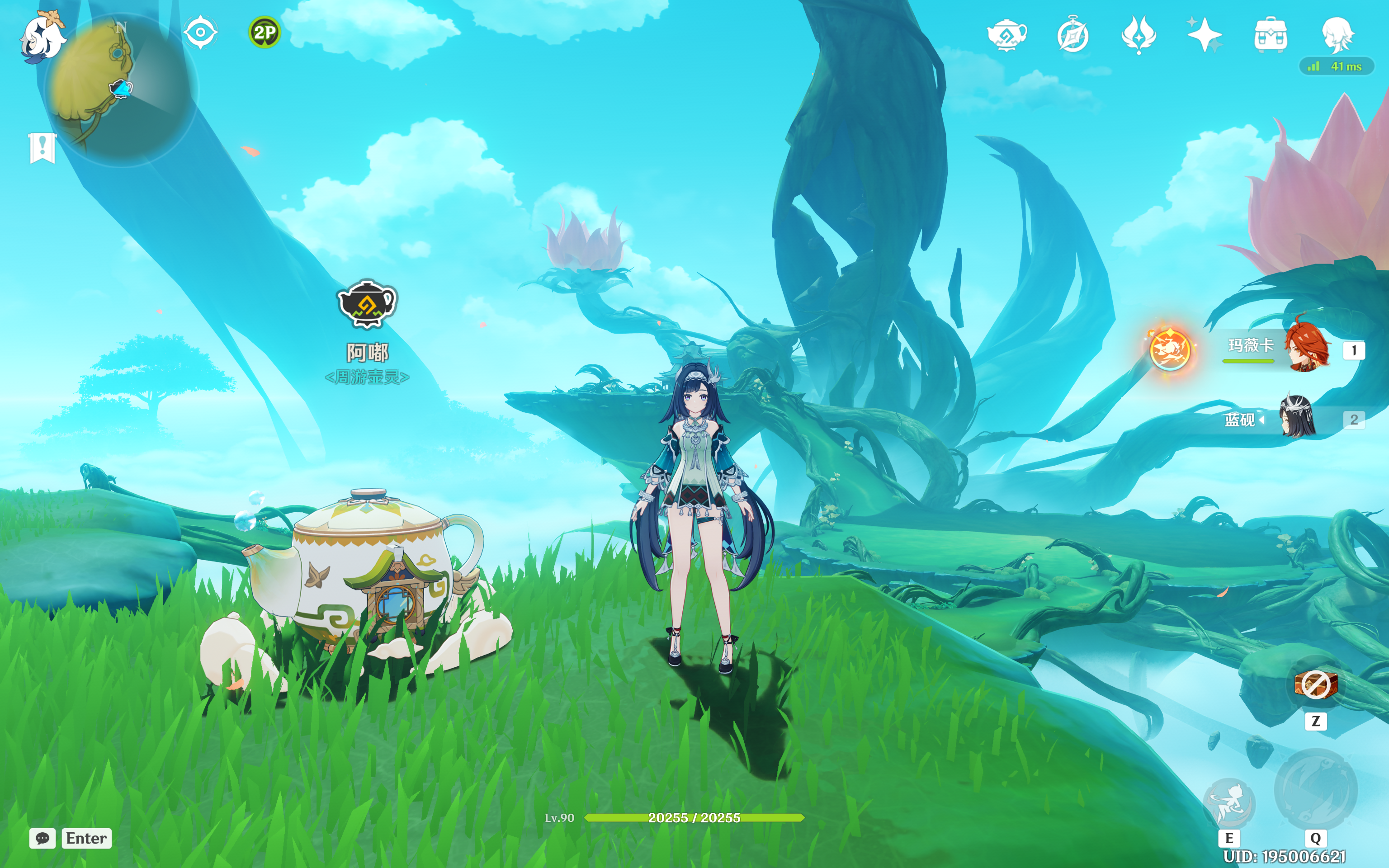Open the quest bookmark with exclamation mark
1389x868 pixels.
click(43, 148)
